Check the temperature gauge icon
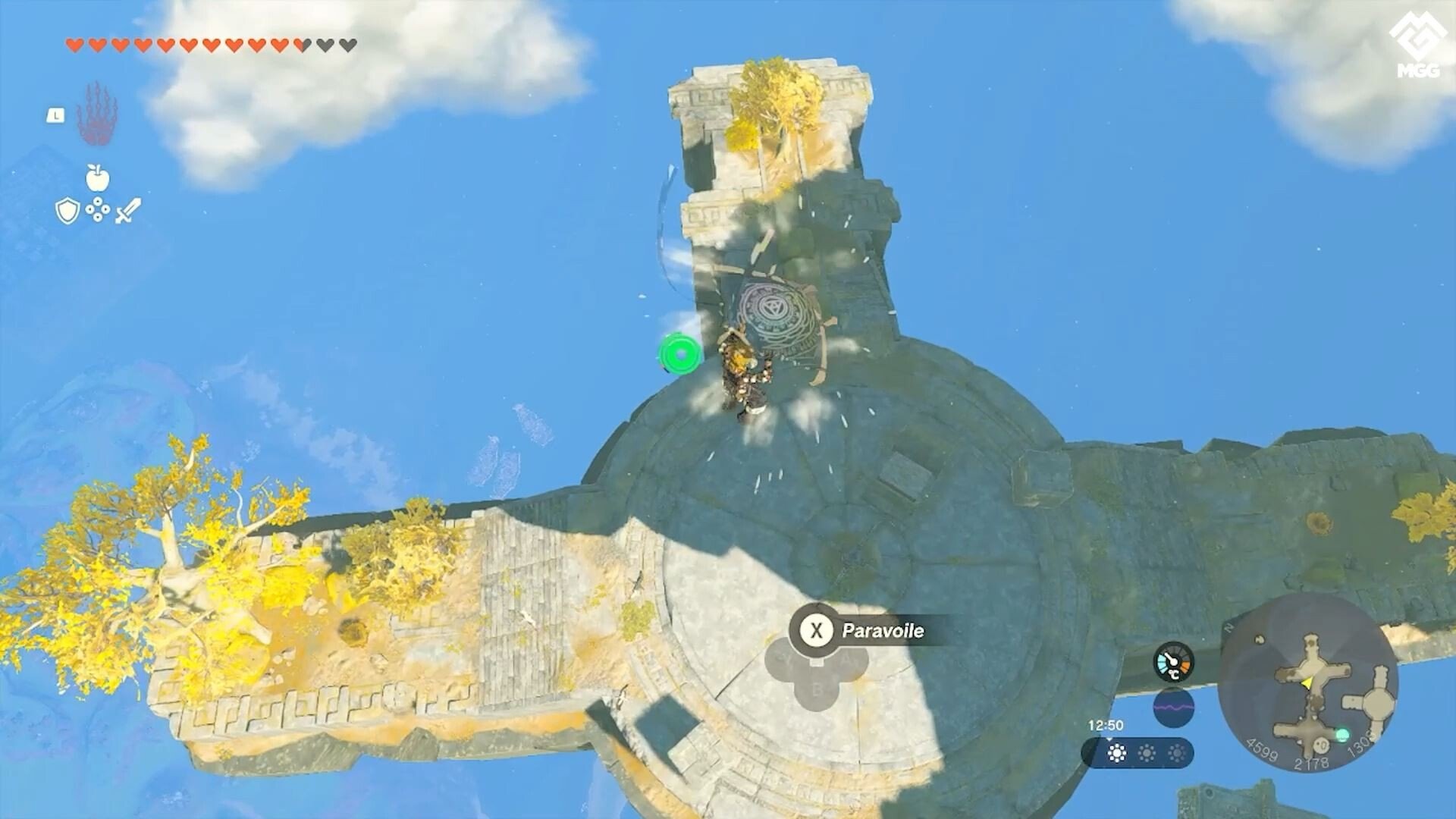Image resolution: width=1456 pixels, height=819 pixels. (x=1173, y=663)
